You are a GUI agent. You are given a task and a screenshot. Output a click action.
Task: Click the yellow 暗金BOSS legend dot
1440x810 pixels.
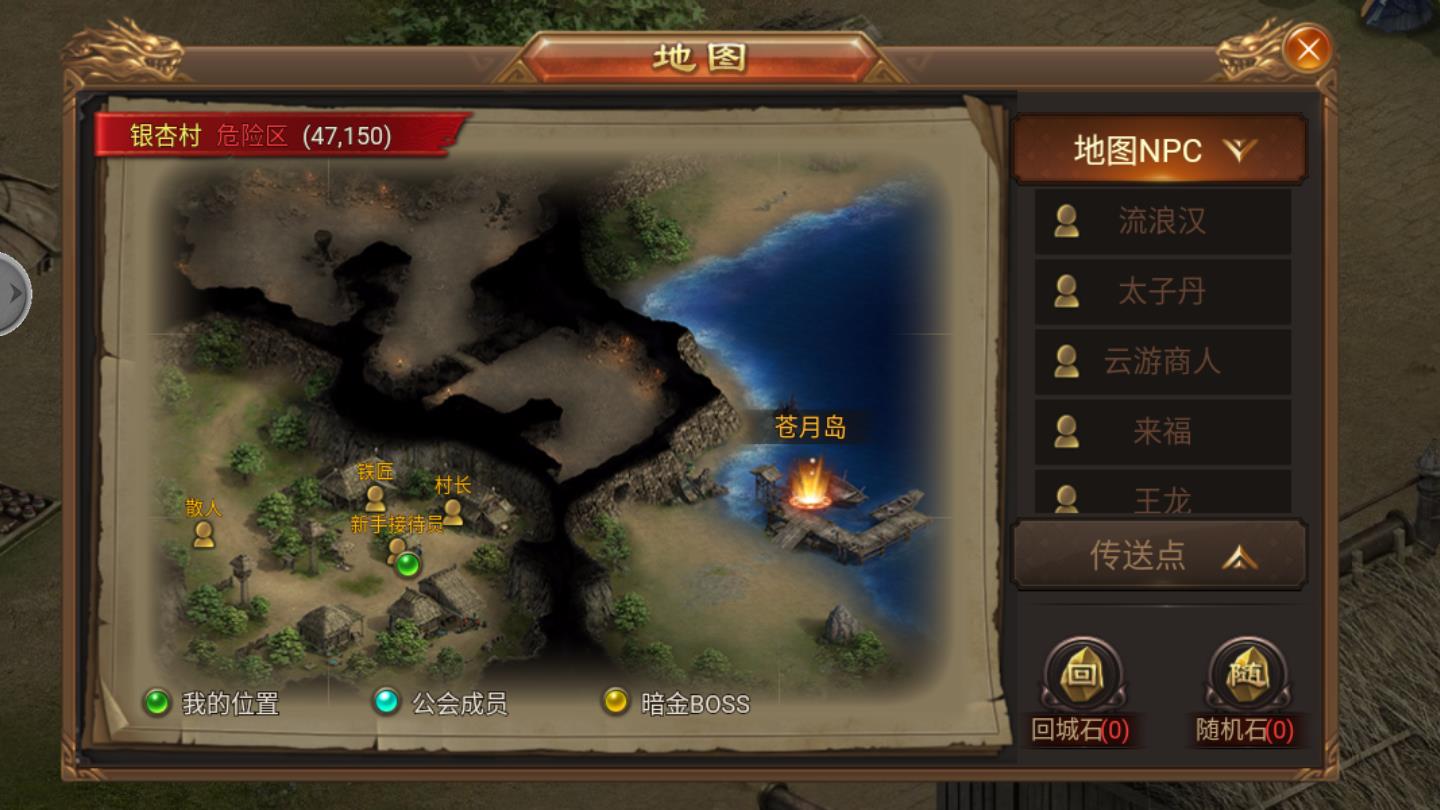tap(614, 702)
